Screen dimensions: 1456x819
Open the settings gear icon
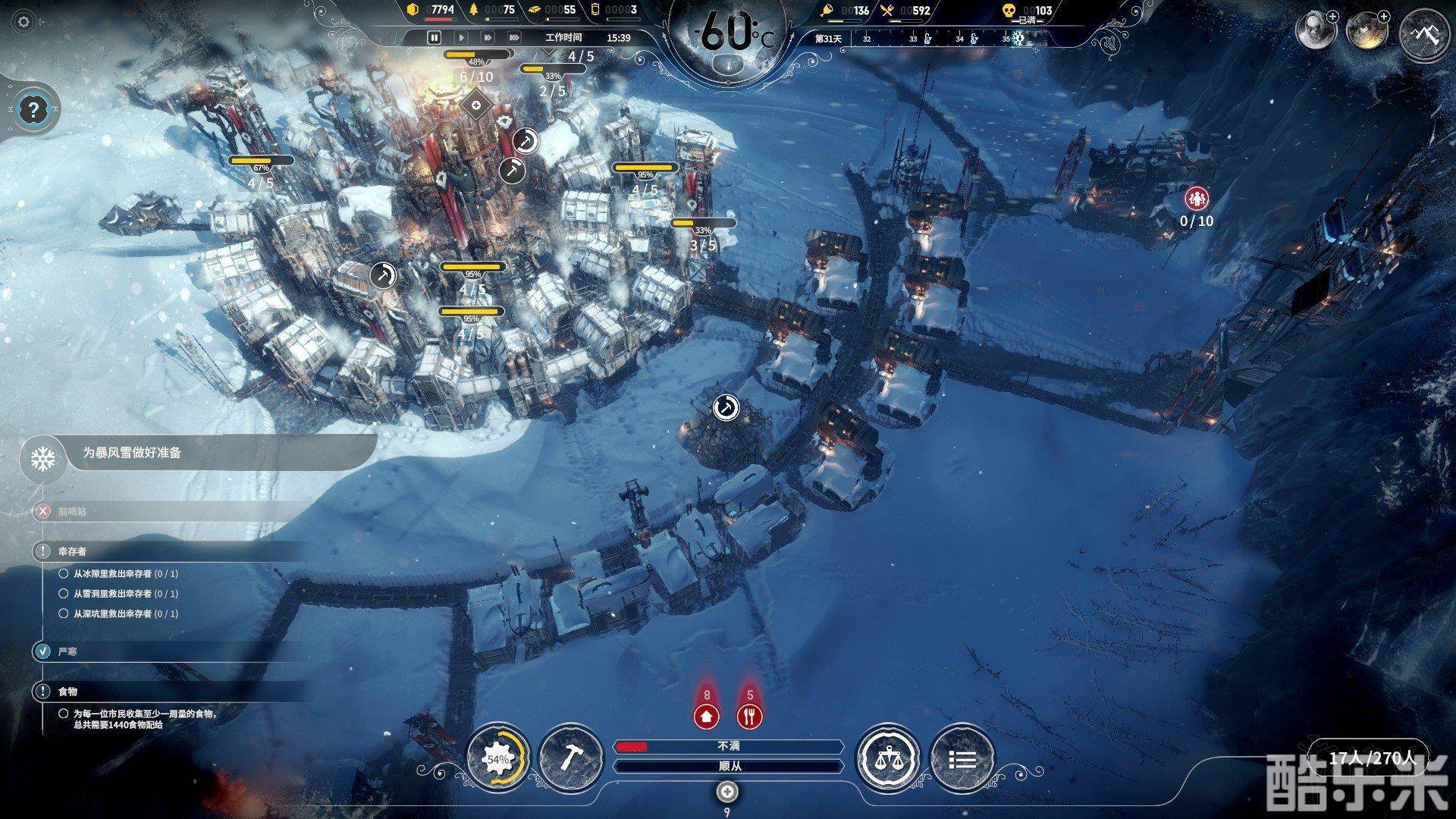[x=24, y=22]
